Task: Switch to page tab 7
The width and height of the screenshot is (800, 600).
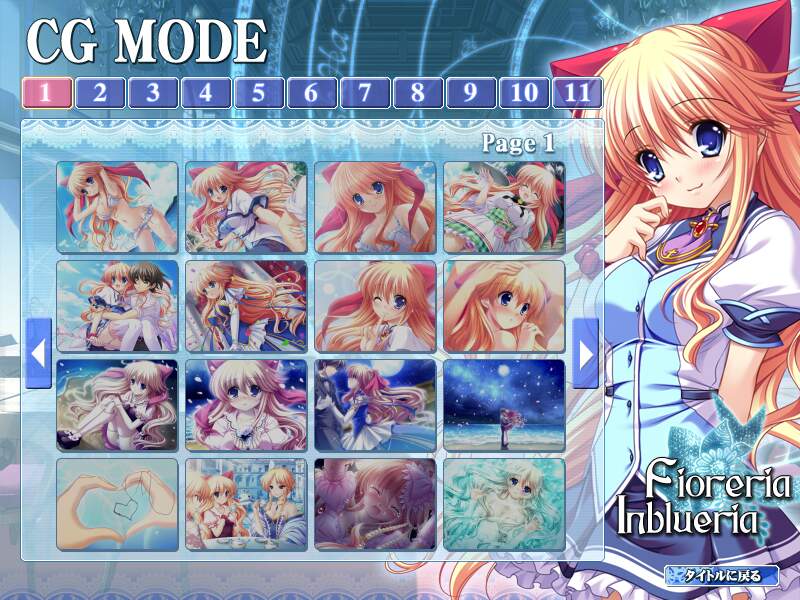Action: click(x=364, y=93)
